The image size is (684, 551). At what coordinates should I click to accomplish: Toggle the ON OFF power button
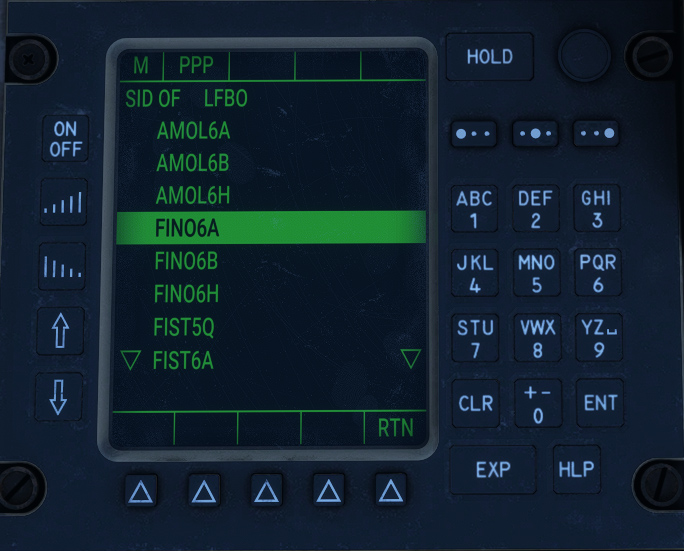pyautogui.click(x=65, y=139)
